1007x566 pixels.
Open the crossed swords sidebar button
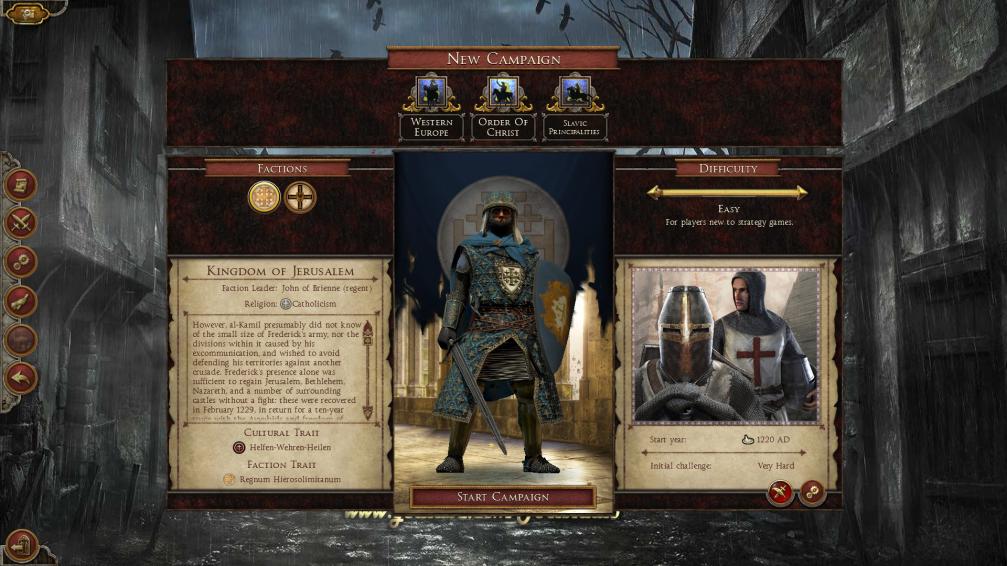click(x=21, y=223)
